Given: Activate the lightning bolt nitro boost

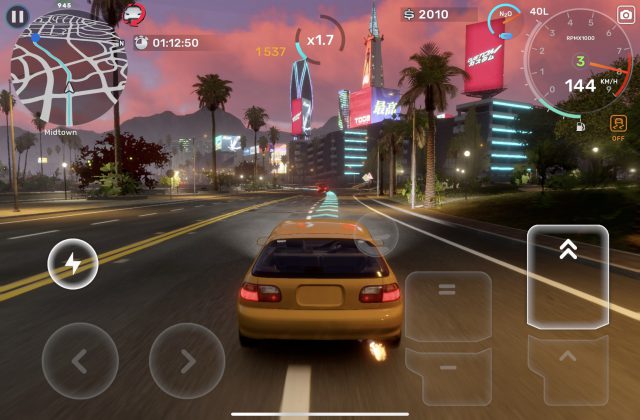Looking at the screenshot, I should pos(72,264).
